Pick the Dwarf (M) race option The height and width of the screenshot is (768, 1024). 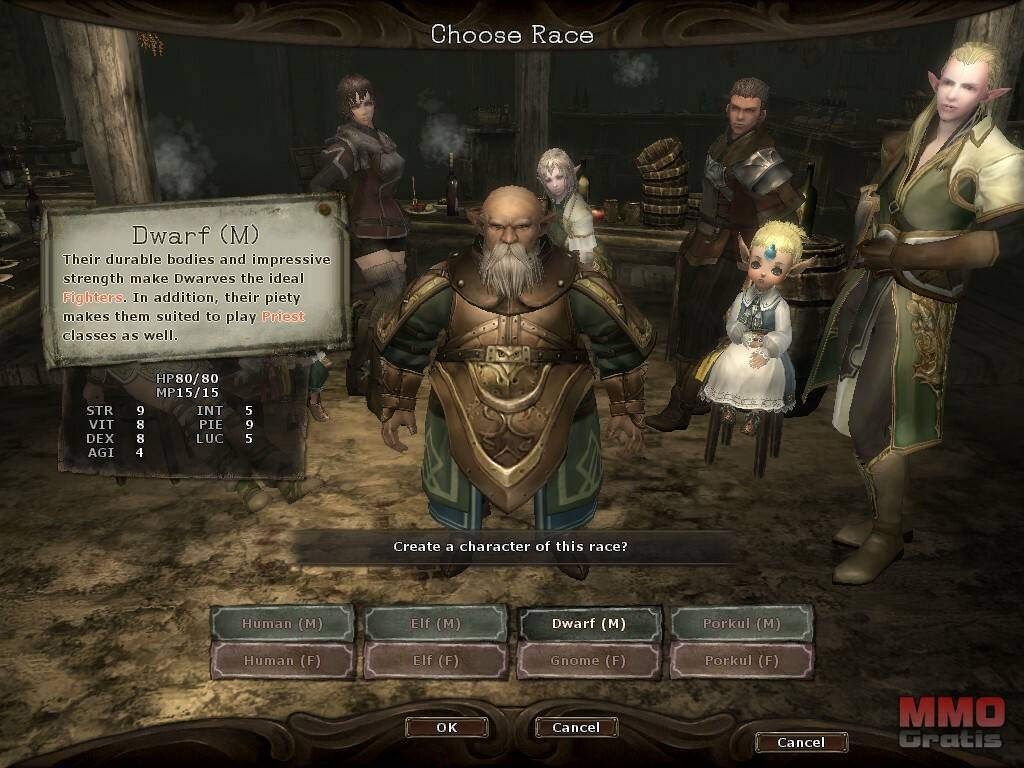click(589, 623)
